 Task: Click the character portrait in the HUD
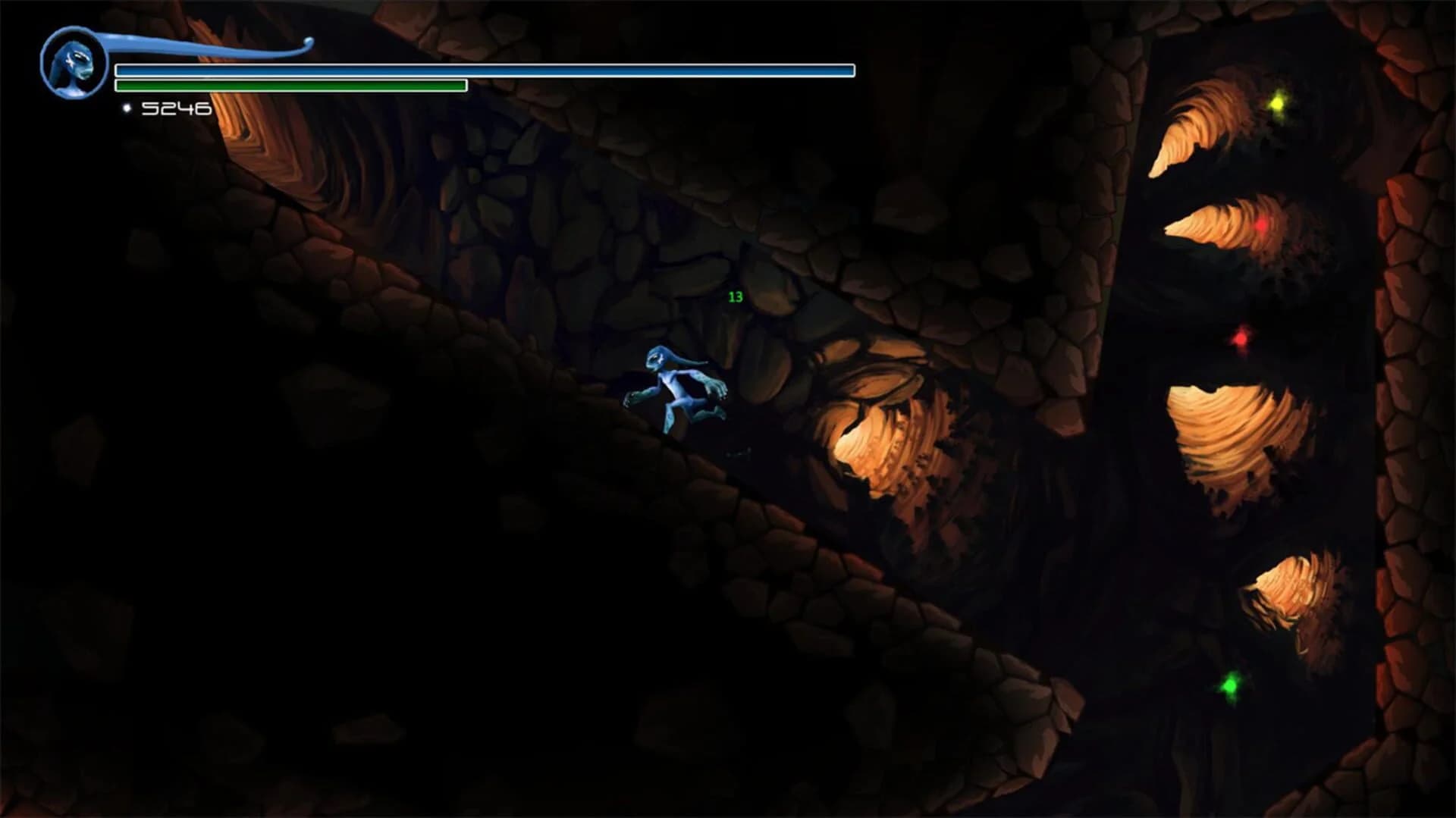(x=74, y=61)
